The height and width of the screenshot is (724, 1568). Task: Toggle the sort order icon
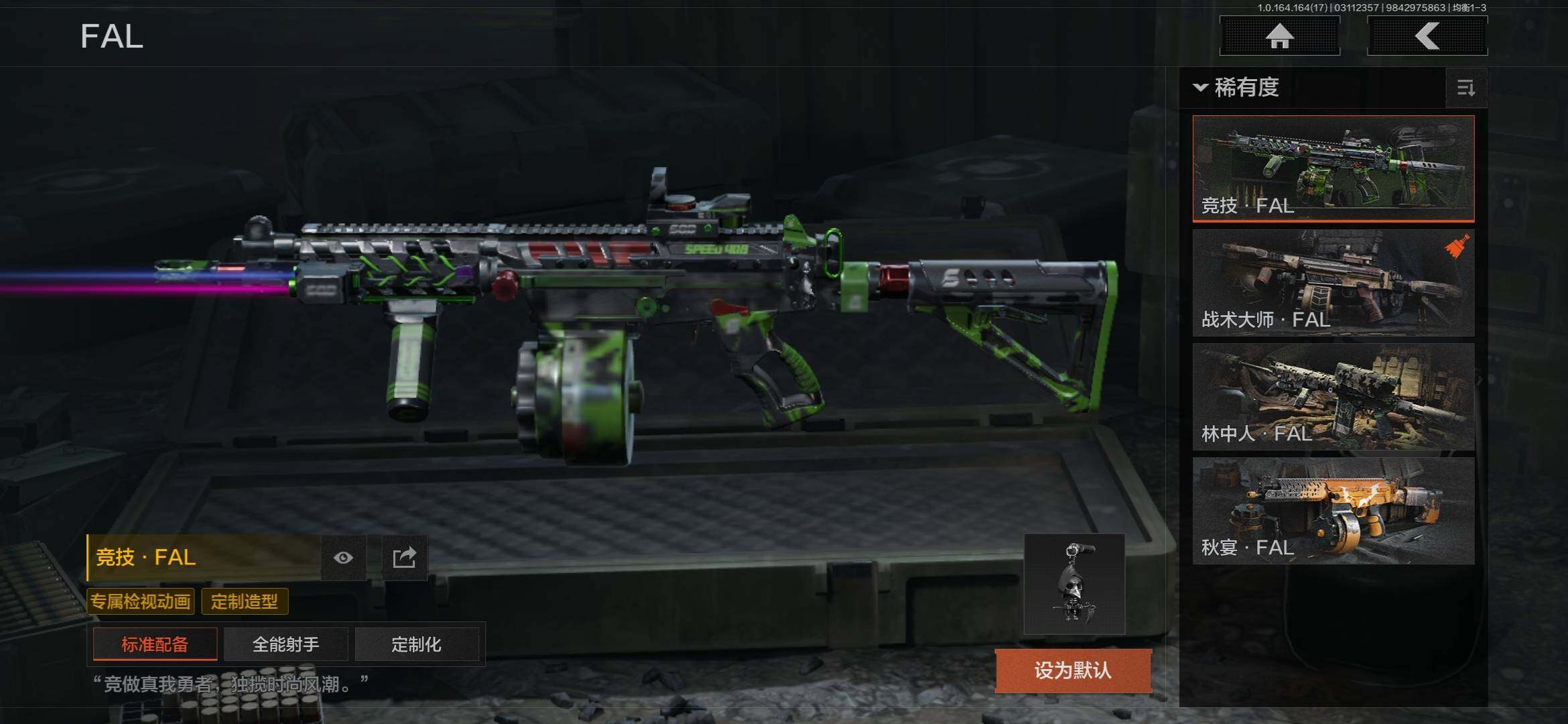point(1465,88)
